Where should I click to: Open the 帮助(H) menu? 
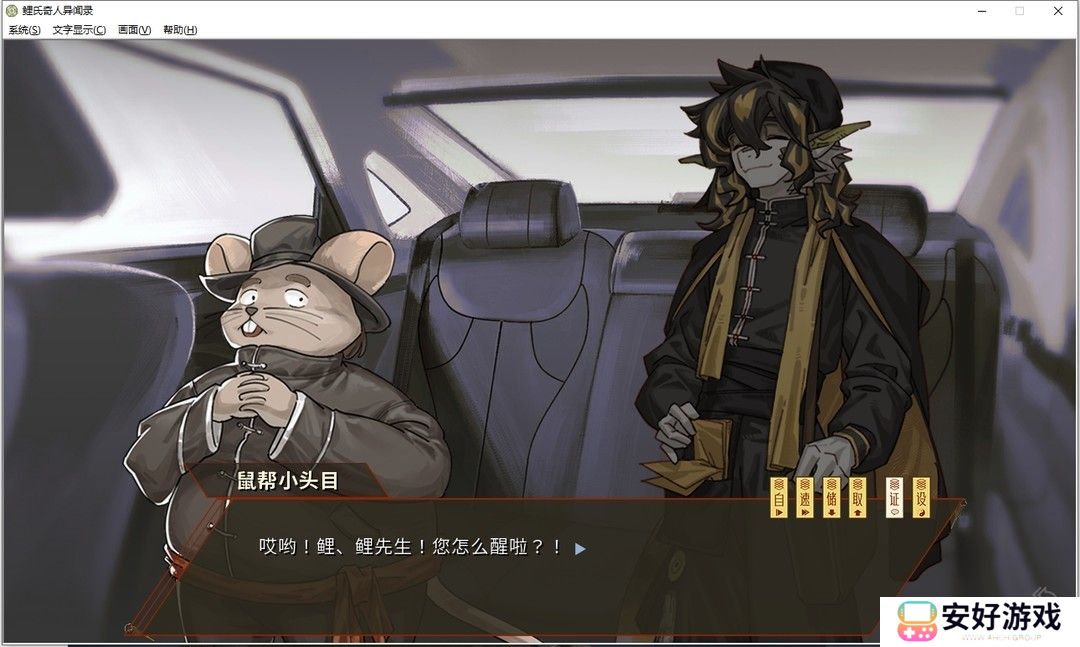tap(180, 30)
